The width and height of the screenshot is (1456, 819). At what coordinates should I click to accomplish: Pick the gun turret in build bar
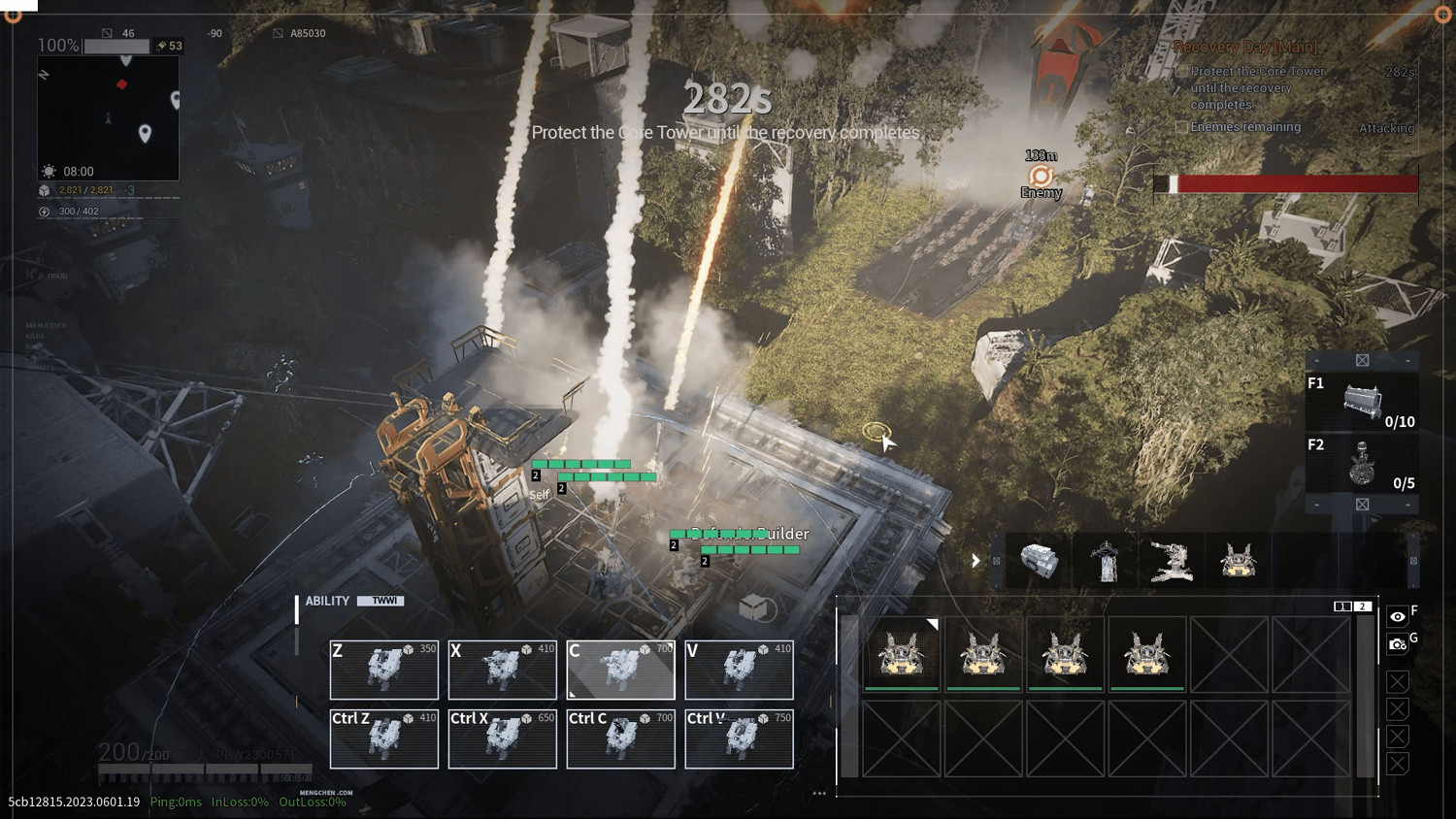coord(1171,561)
